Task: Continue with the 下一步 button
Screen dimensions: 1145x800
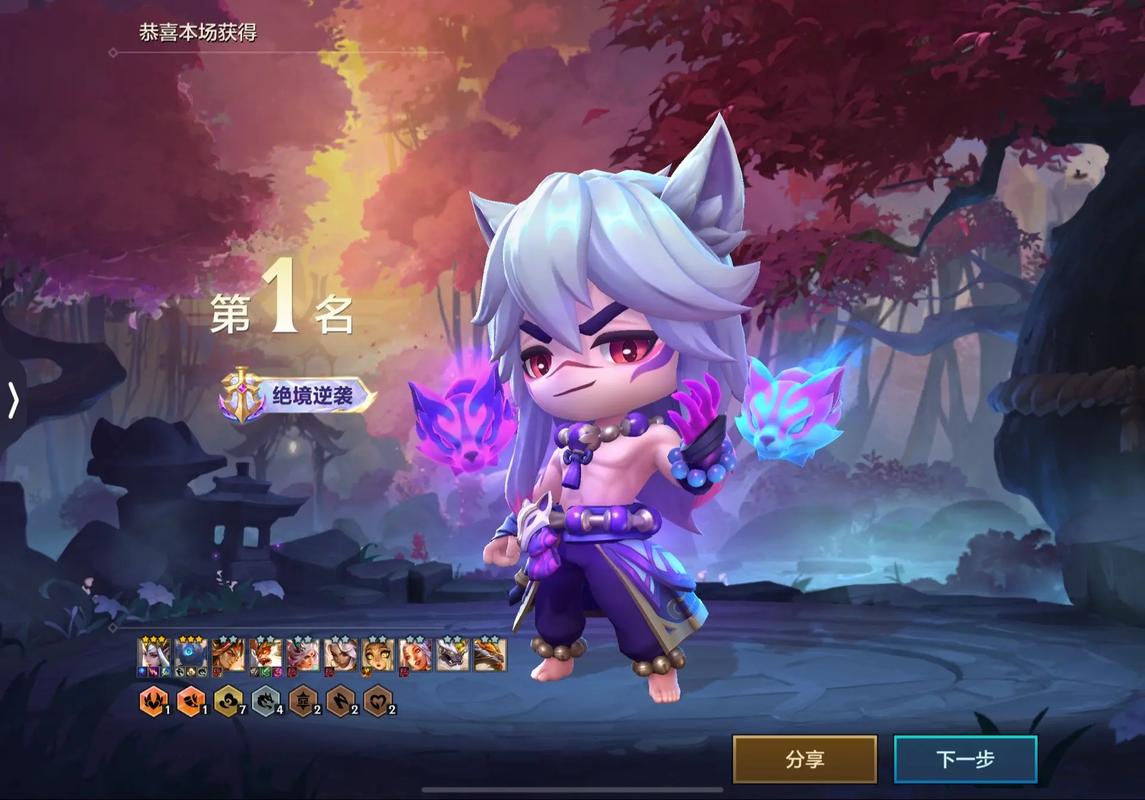Action: (965, 759)
